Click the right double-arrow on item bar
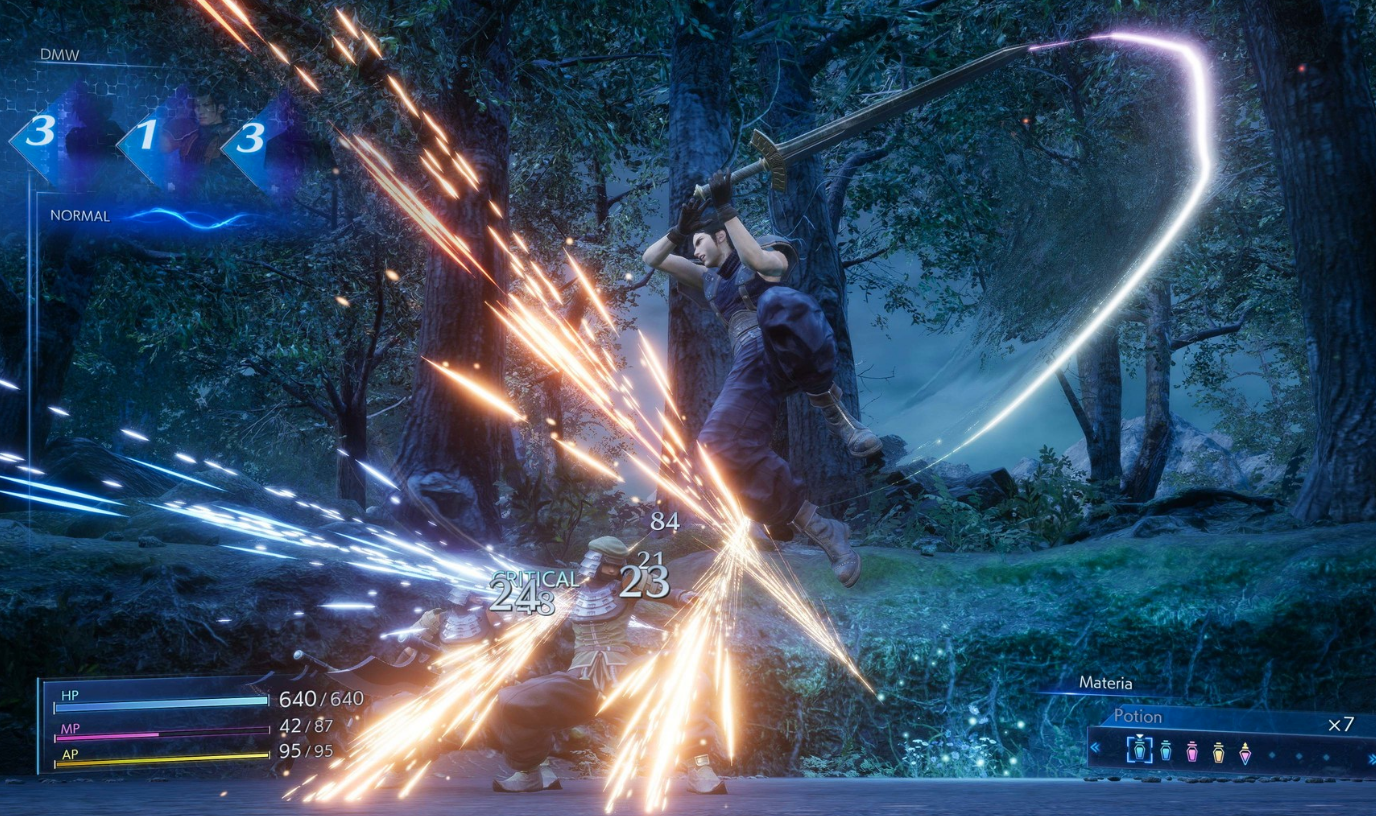Viewport: 1376px width, 816px height. (1370, 761)
